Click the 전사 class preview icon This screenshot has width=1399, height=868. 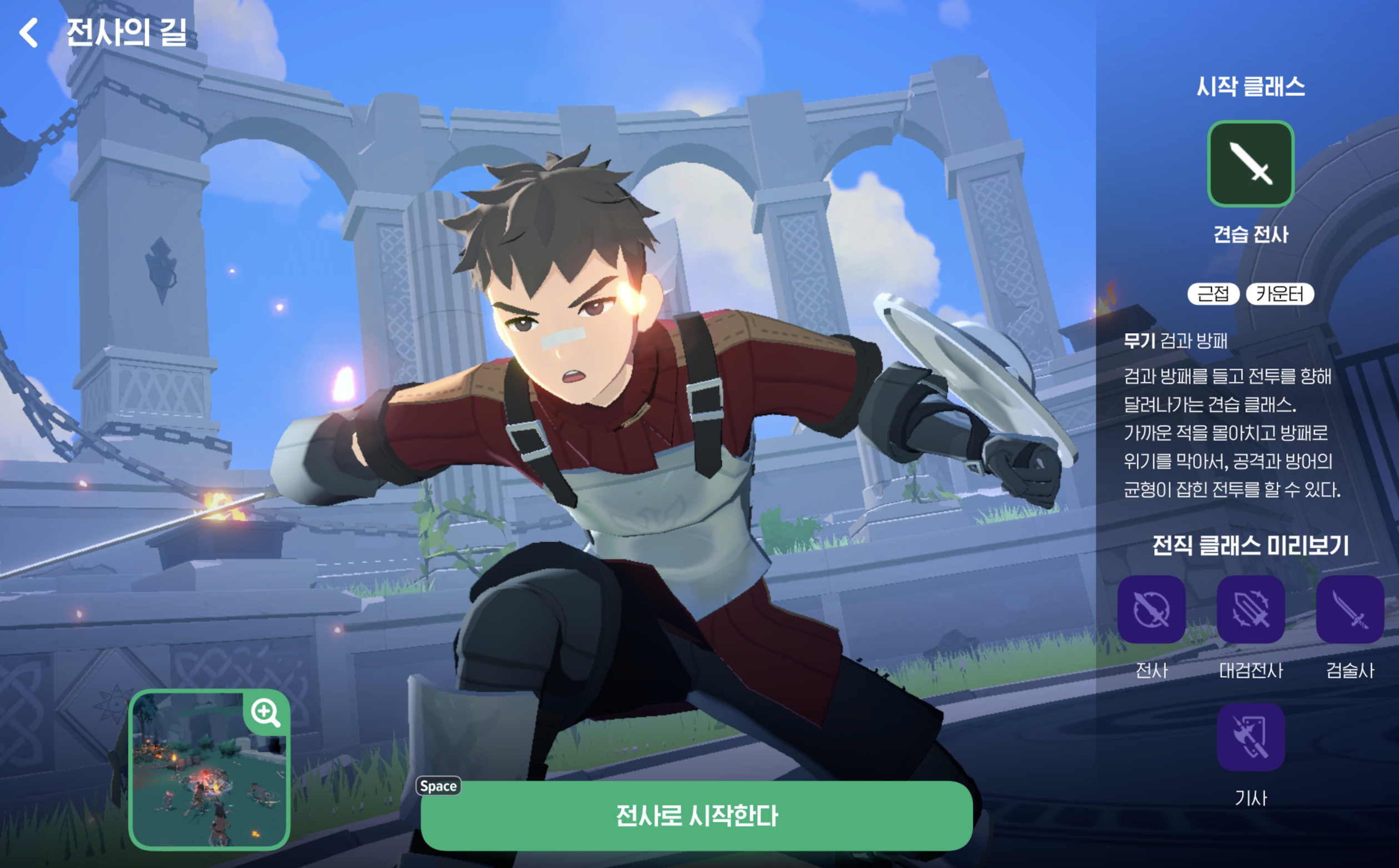tap(1152, 610)
